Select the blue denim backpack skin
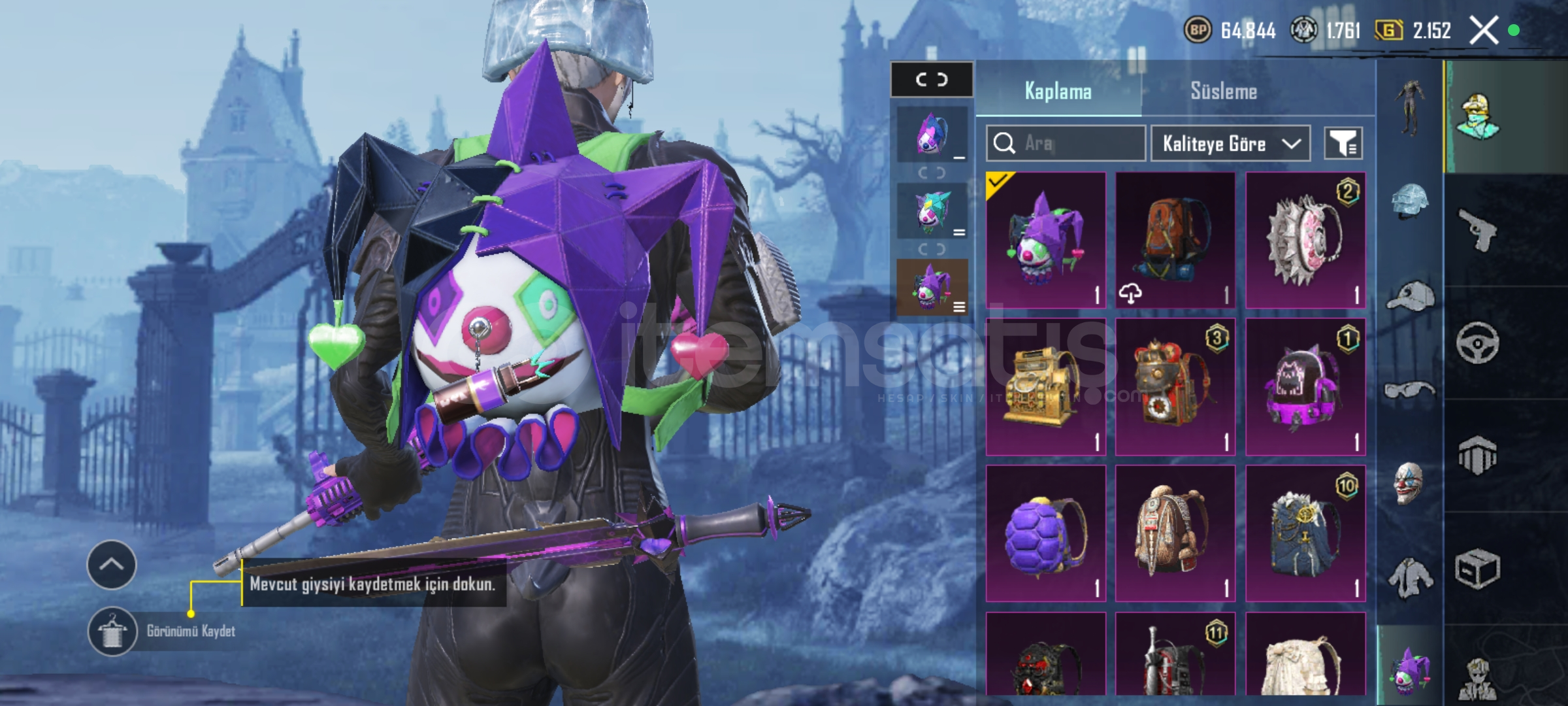Screen dimensions: 1568x706 1305,533
